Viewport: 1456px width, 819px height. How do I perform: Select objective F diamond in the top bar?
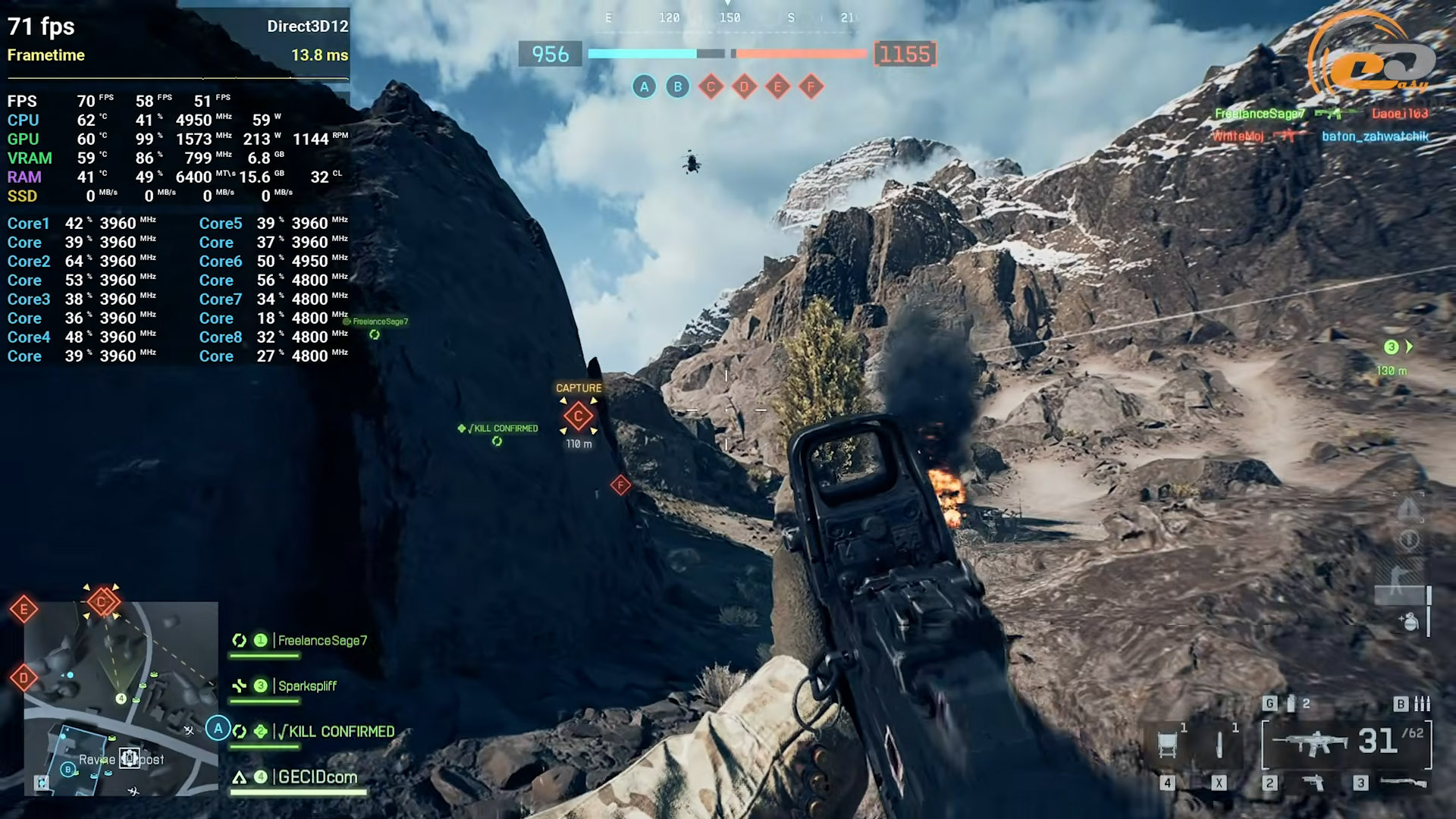pos(811,87)
